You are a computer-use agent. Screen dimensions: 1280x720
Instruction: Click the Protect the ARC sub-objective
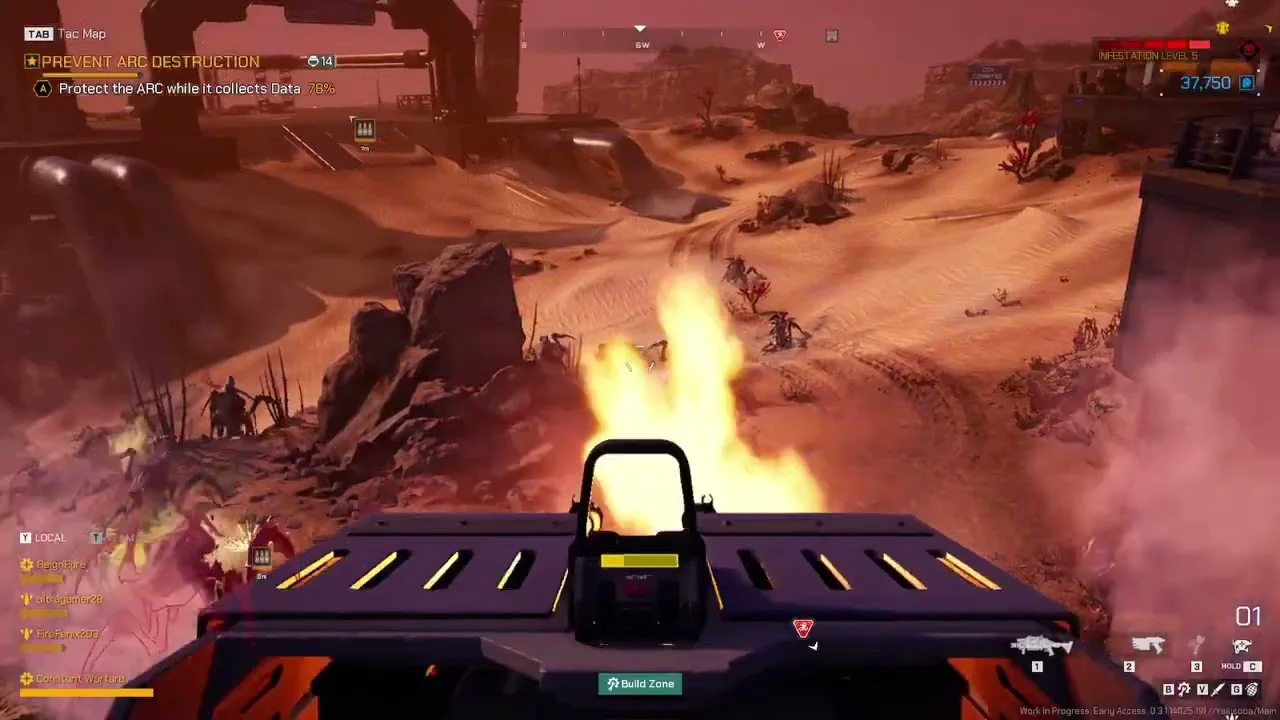coord(179,89)
